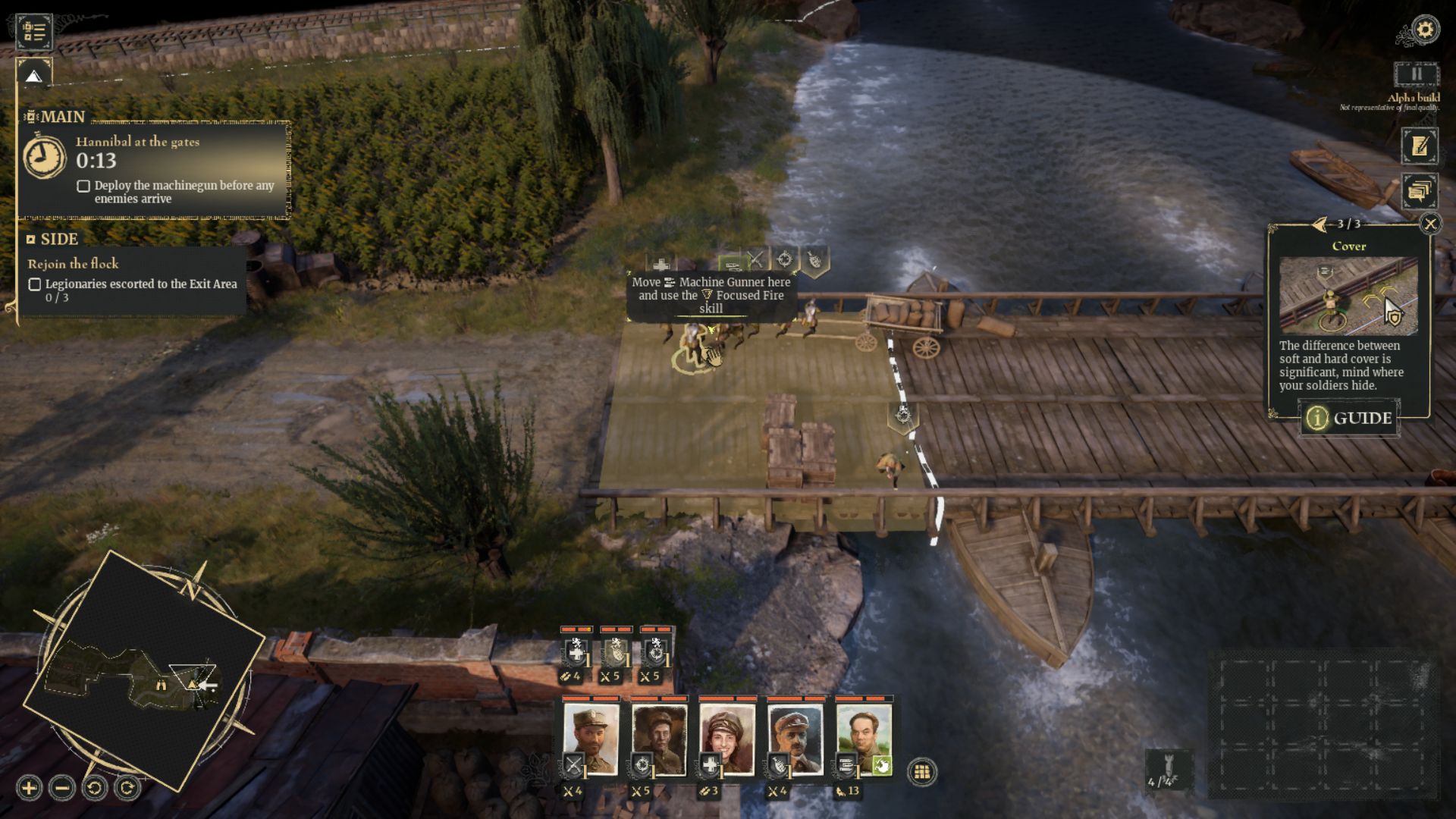
Task: Rotate the minimap counterclockwise
Action: [x=95, y=788]
